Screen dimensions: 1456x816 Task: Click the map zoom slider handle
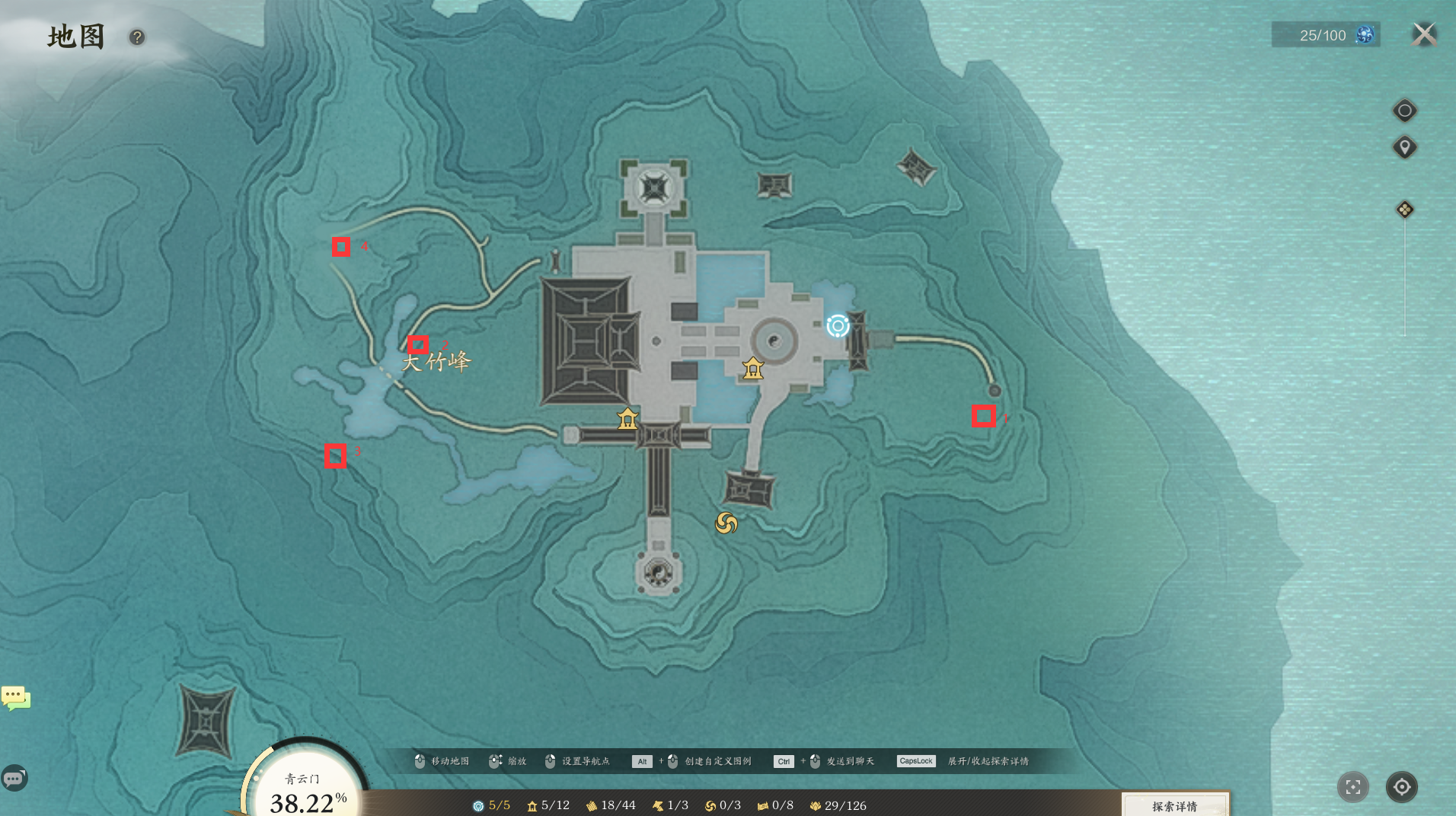pos(1405,210)
